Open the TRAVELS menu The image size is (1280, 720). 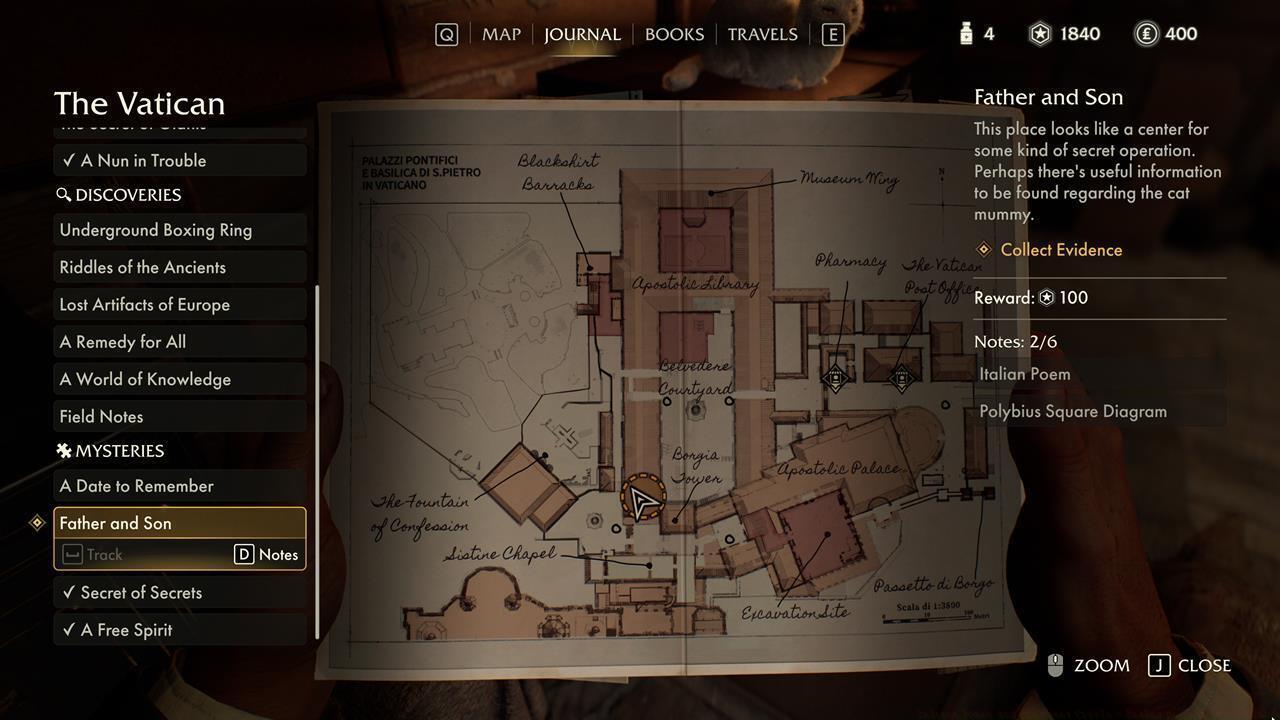[763, 33]
